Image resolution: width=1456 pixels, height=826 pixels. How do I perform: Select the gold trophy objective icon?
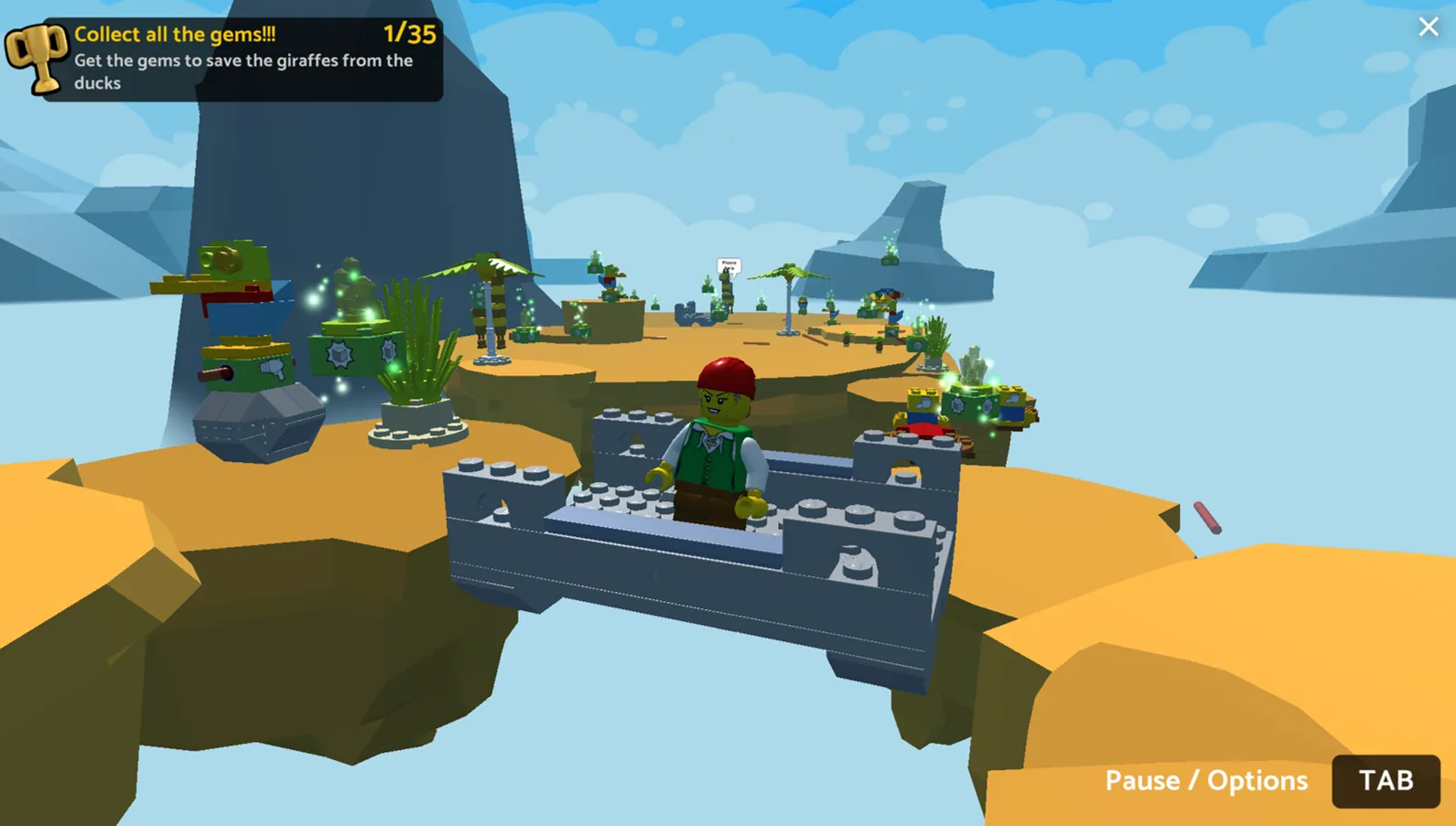[37, 57]
